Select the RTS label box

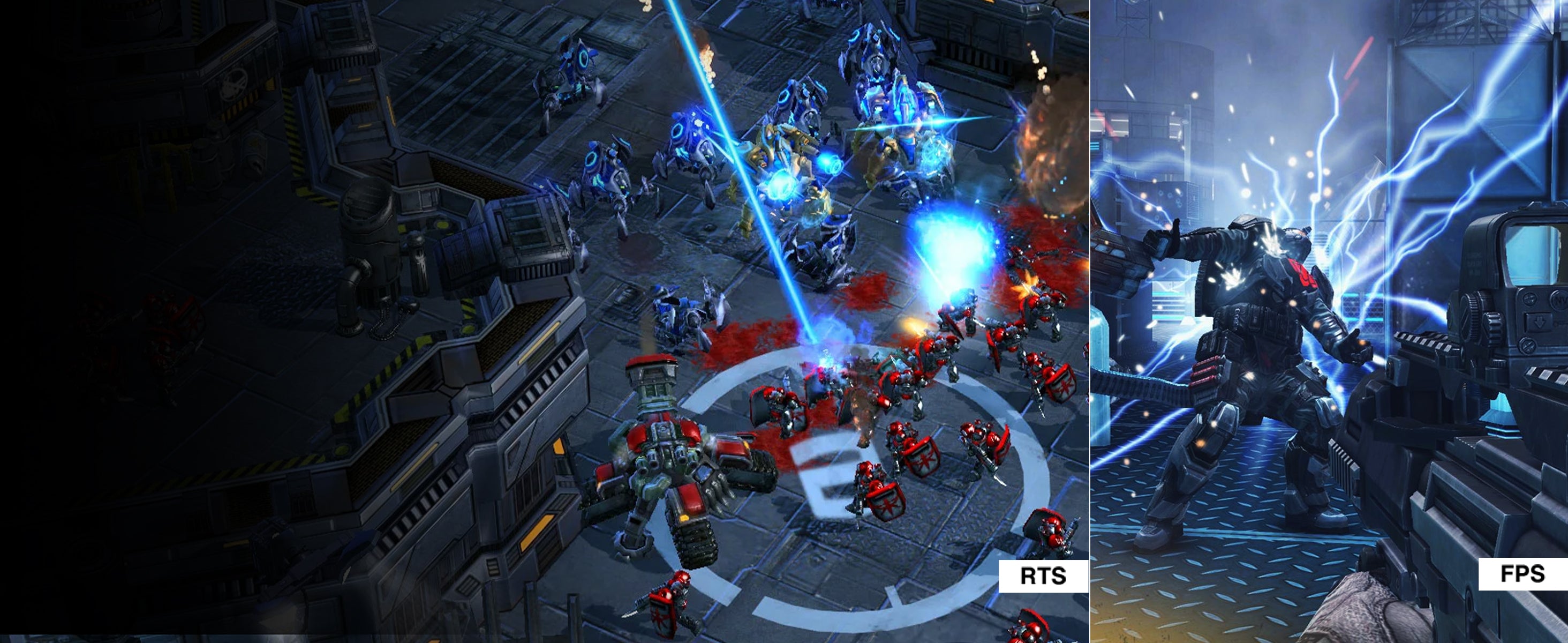[x=1043, y=575]
